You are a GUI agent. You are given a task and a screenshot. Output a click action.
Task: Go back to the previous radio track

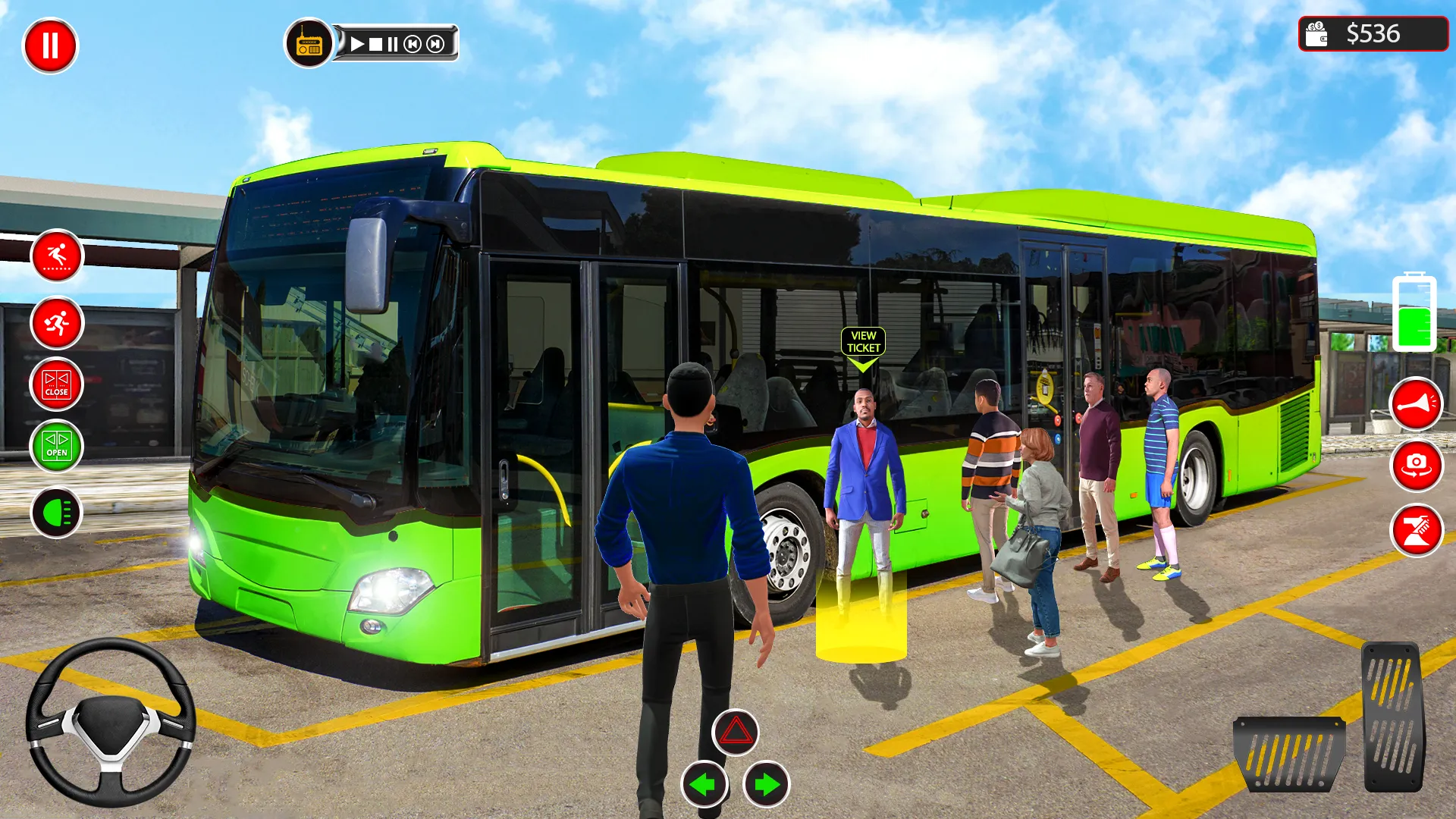point(412,43)
